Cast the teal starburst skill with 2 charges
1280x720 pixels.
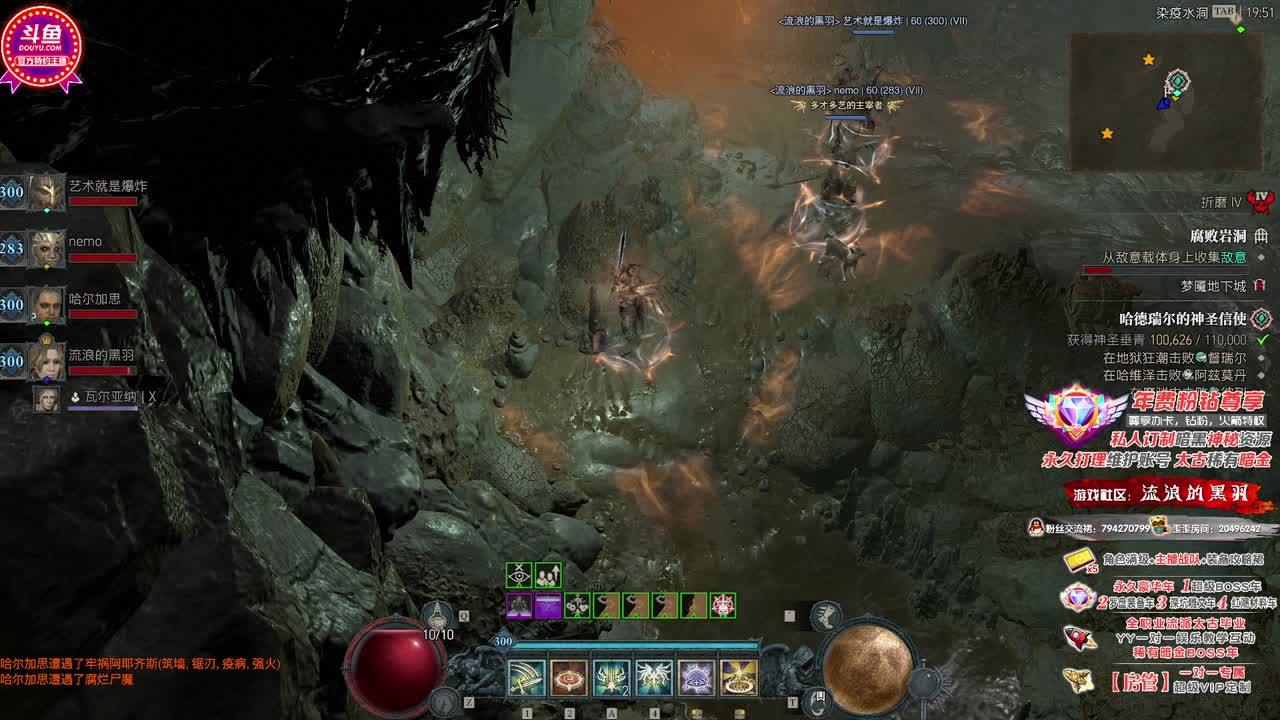coord(611,678)
